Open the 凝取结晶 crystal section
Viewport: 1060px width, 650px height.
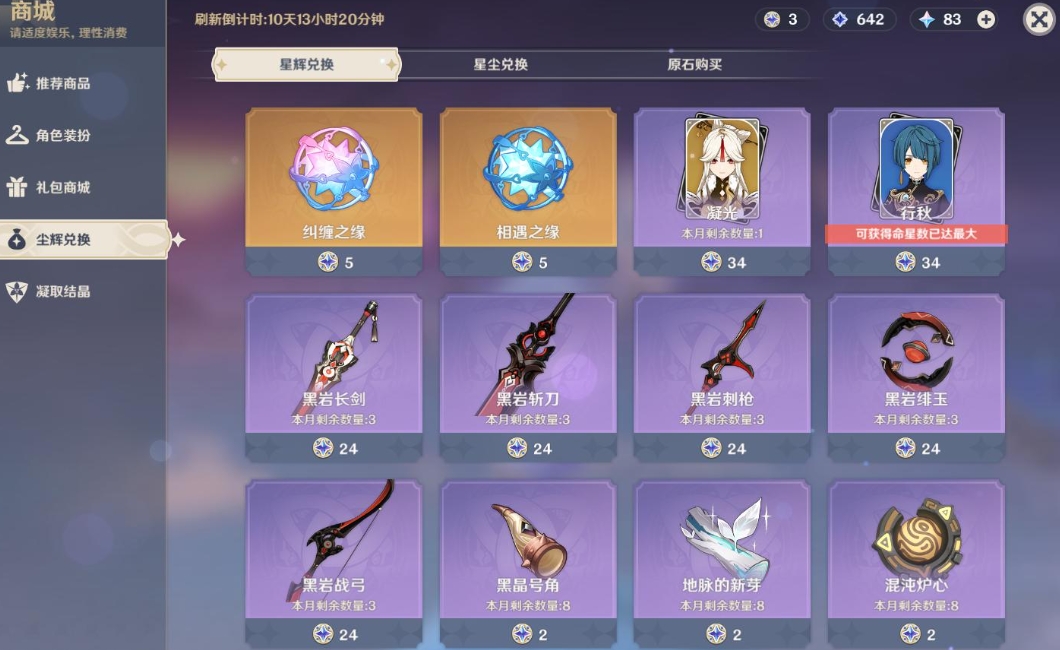click(62, 292)
